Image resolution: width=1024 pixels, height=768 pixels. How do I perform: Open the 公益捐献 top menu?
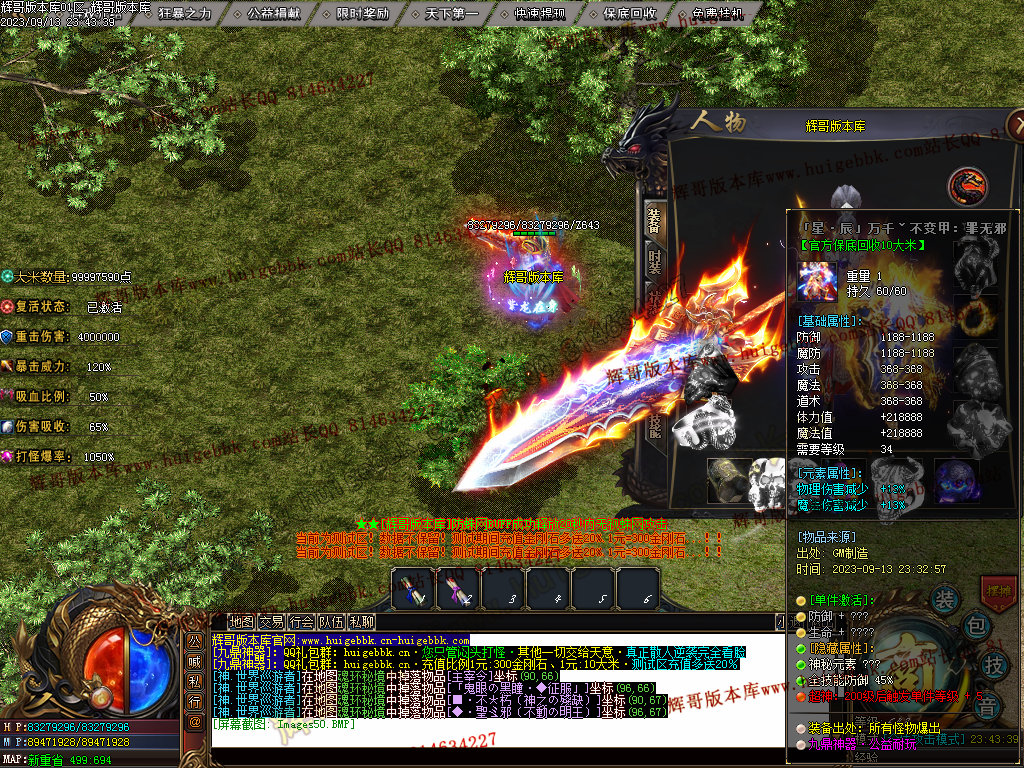(274, 14)
